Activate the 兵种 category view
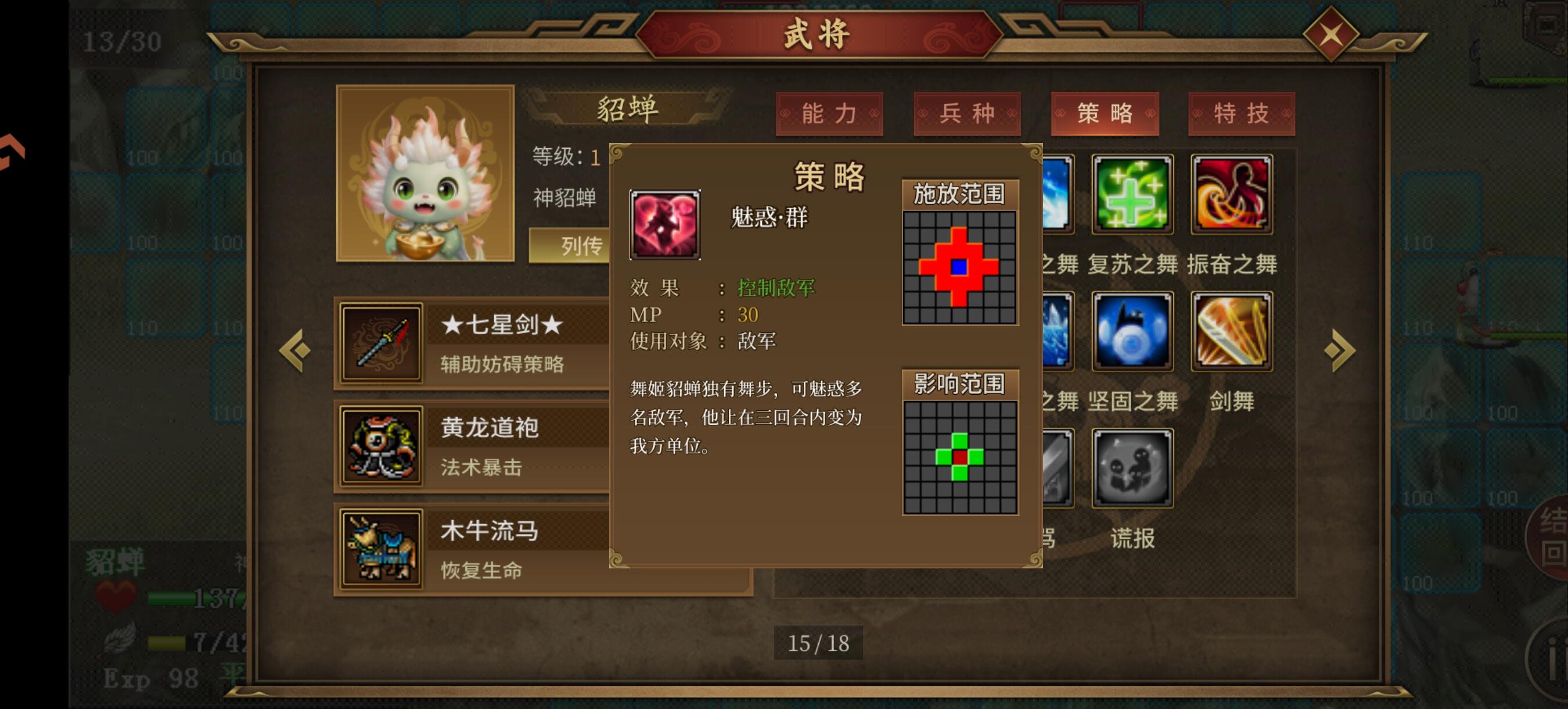The image size is (1568, 709). click(x=966, y=113)
